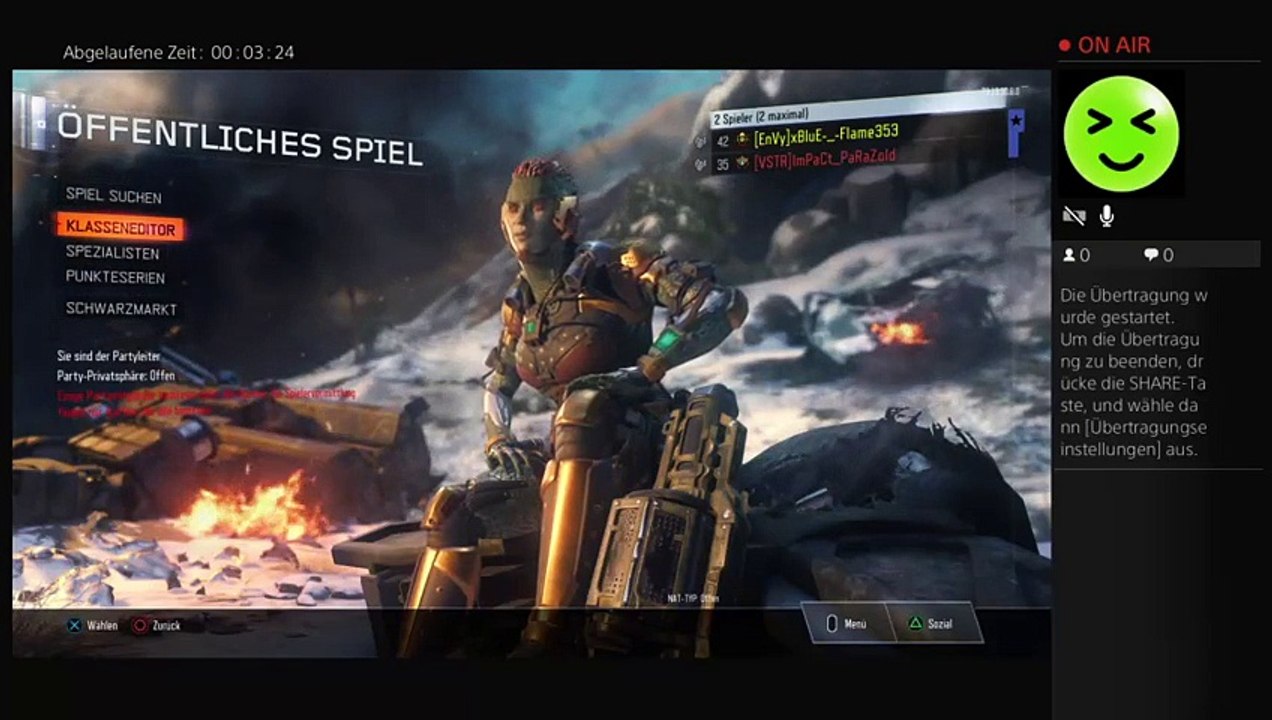Open the Klasseneditor

tap(120, 229)
